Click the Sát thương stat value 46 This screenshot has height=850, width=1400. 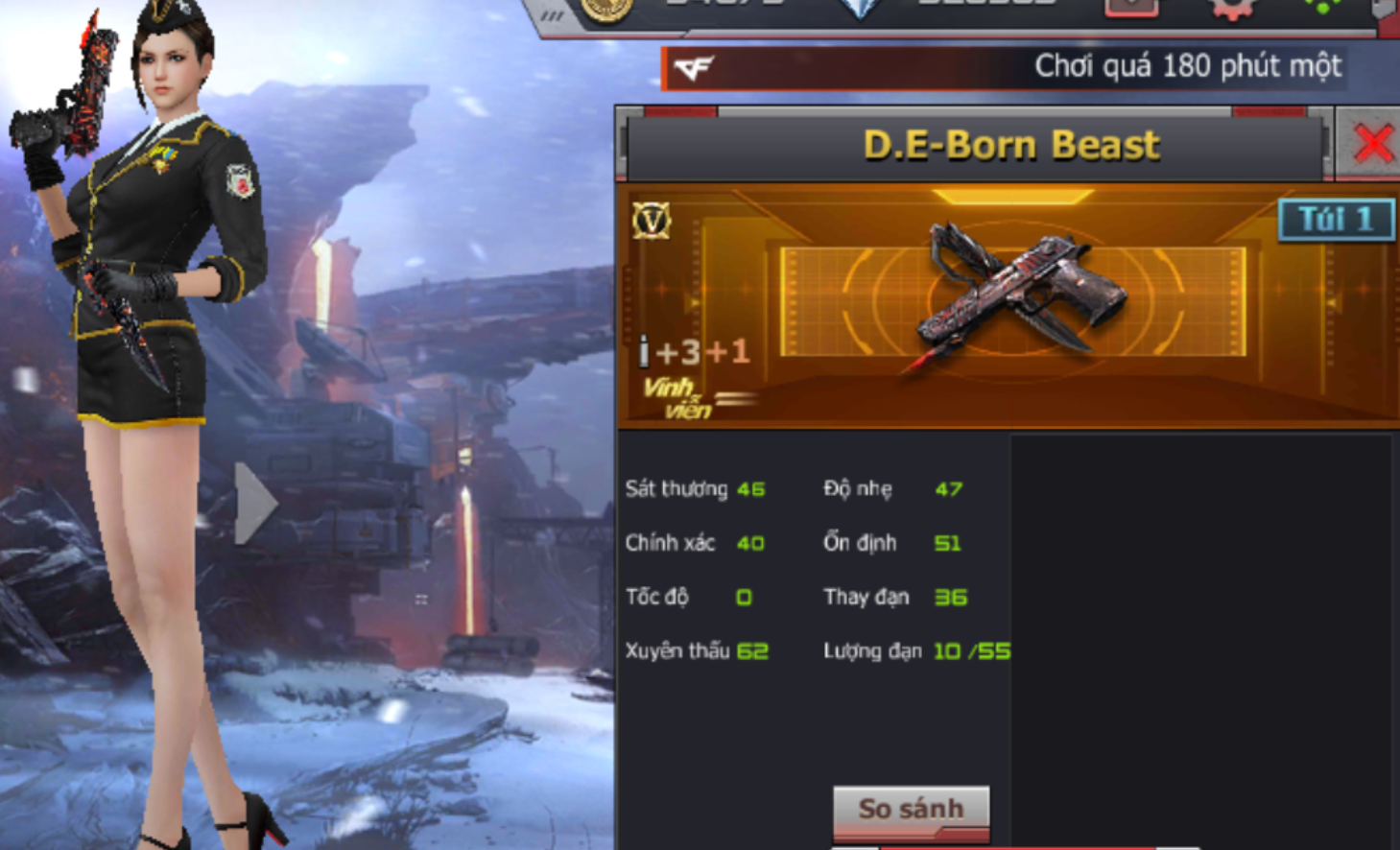(x=749, y=489)
